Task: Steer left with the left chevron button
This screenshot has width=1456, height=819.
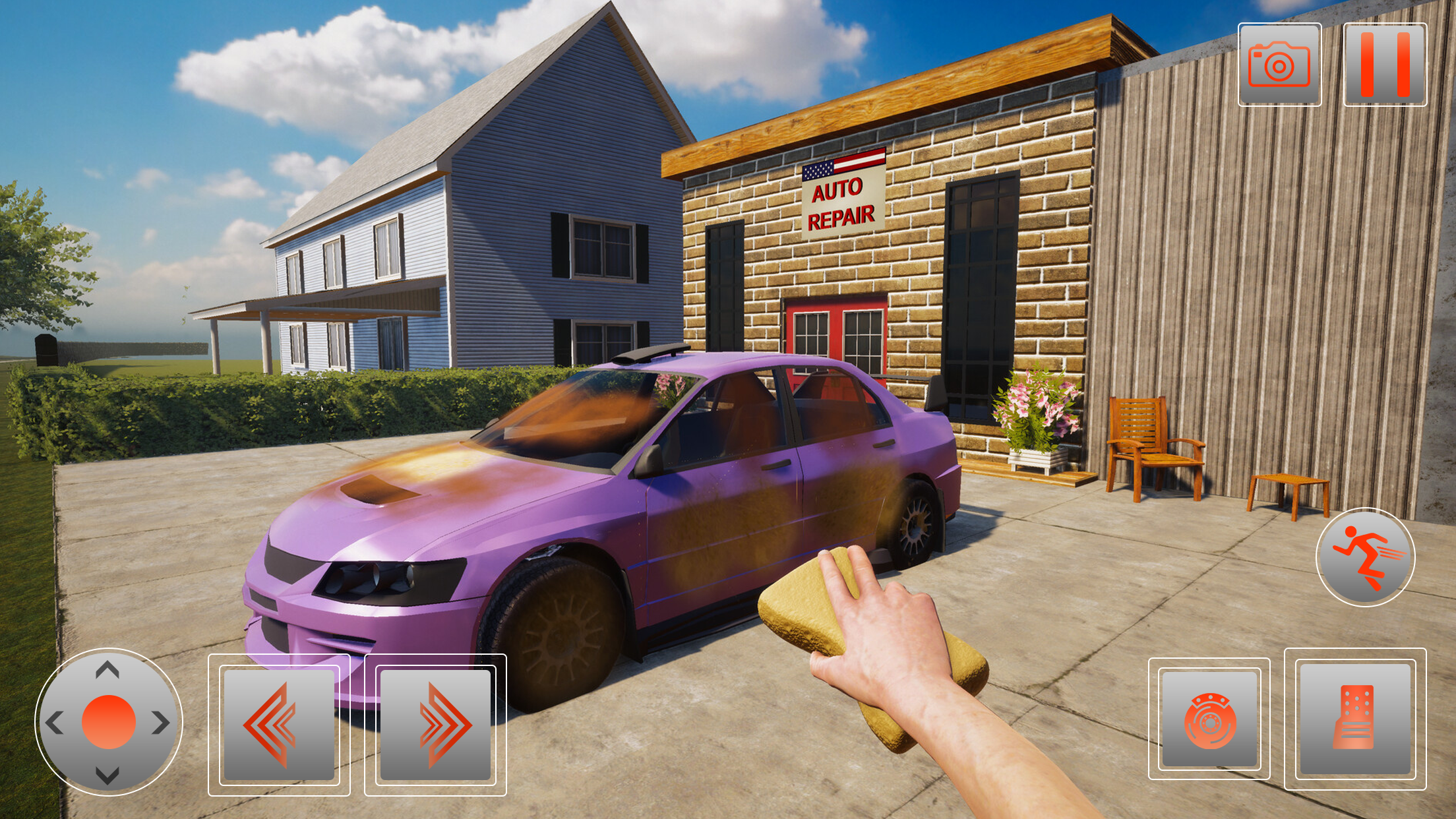Action: point(279,725)
